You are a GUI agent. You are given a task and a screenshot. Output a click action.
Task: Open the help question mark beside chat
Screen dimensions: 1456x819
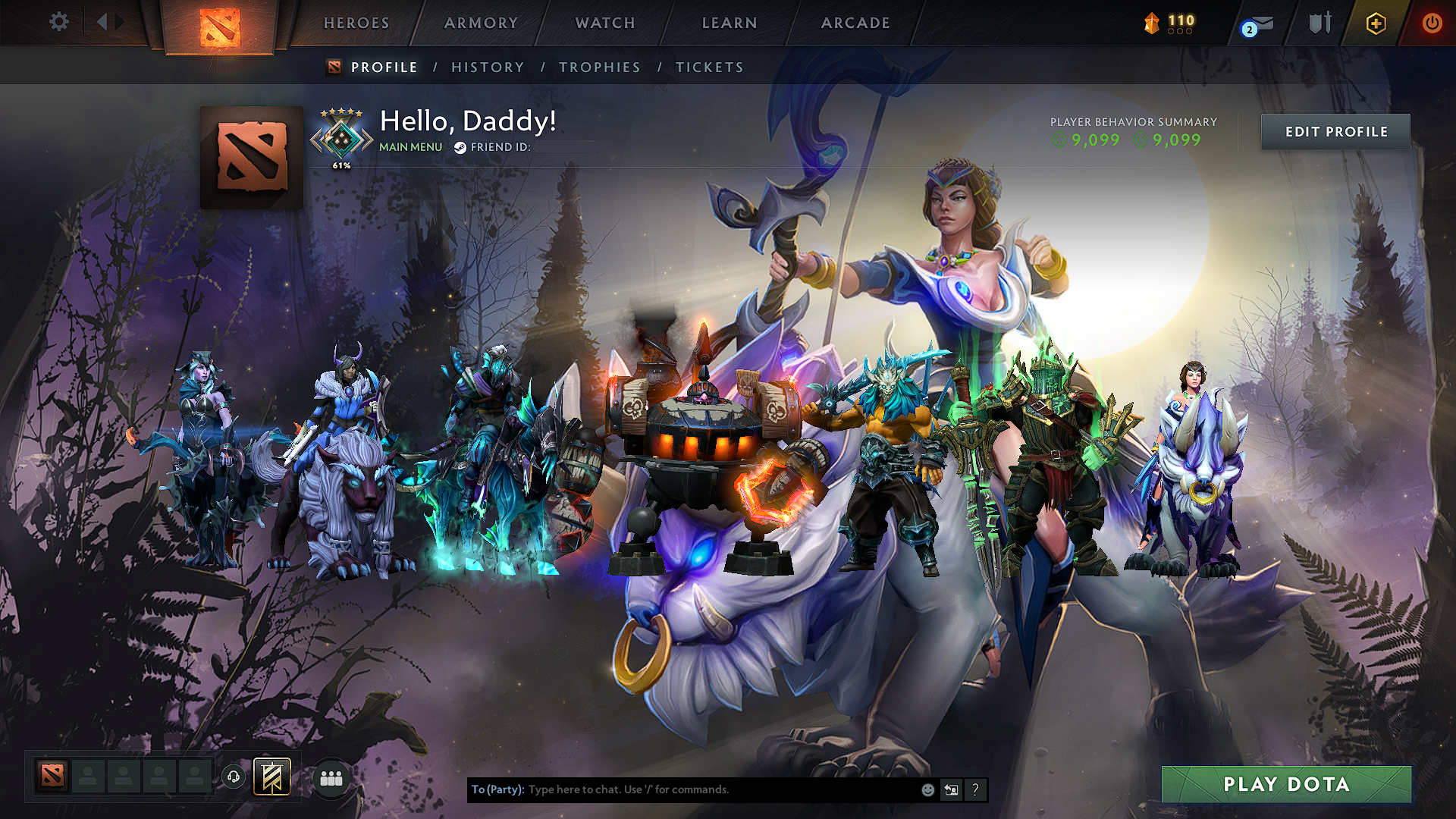(975, 789)
